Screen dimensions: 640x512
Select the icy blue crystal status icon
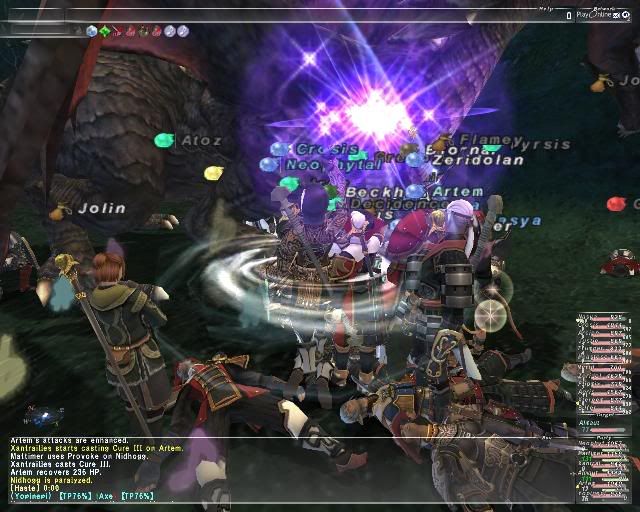92,31
